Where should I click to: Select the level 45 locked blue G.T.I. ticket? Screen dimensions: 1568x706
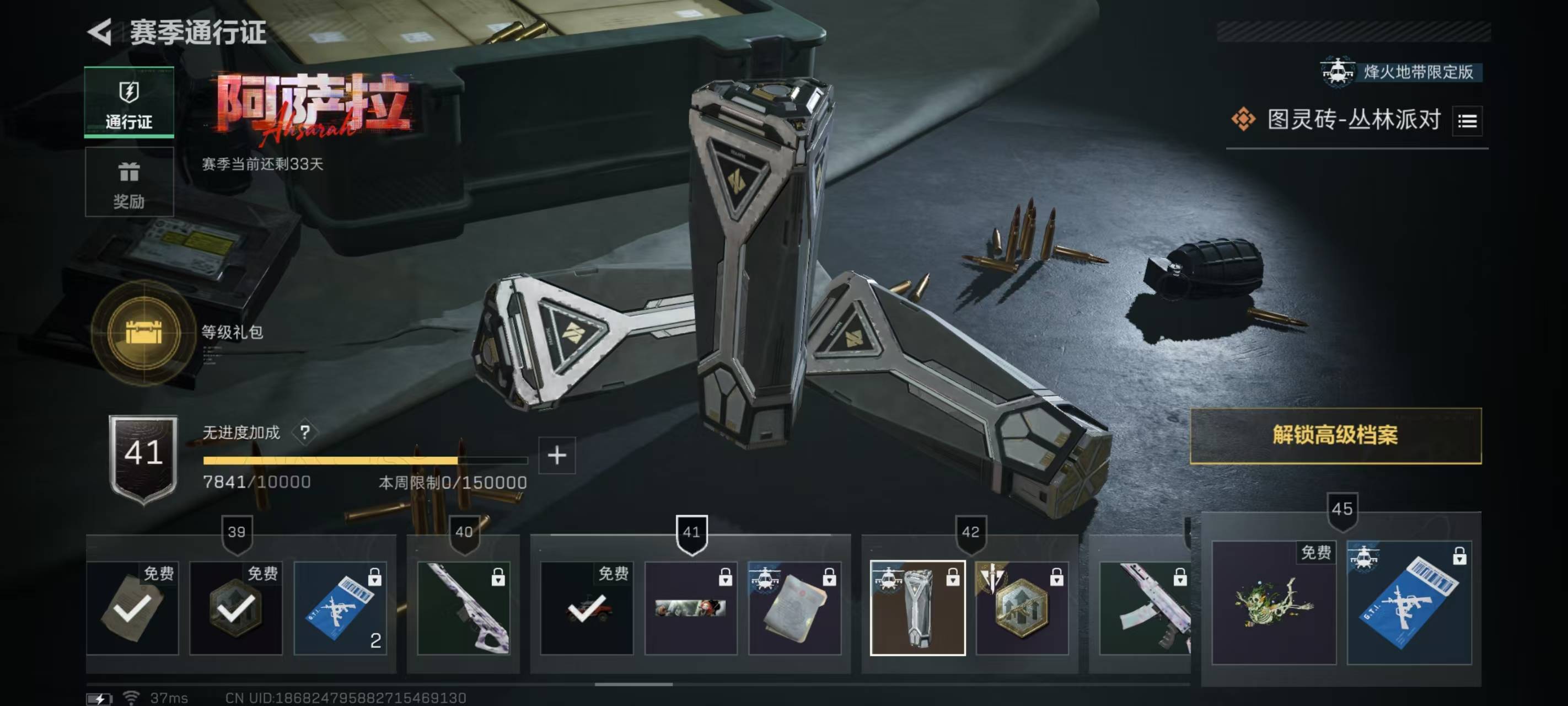coord(1409,602)
